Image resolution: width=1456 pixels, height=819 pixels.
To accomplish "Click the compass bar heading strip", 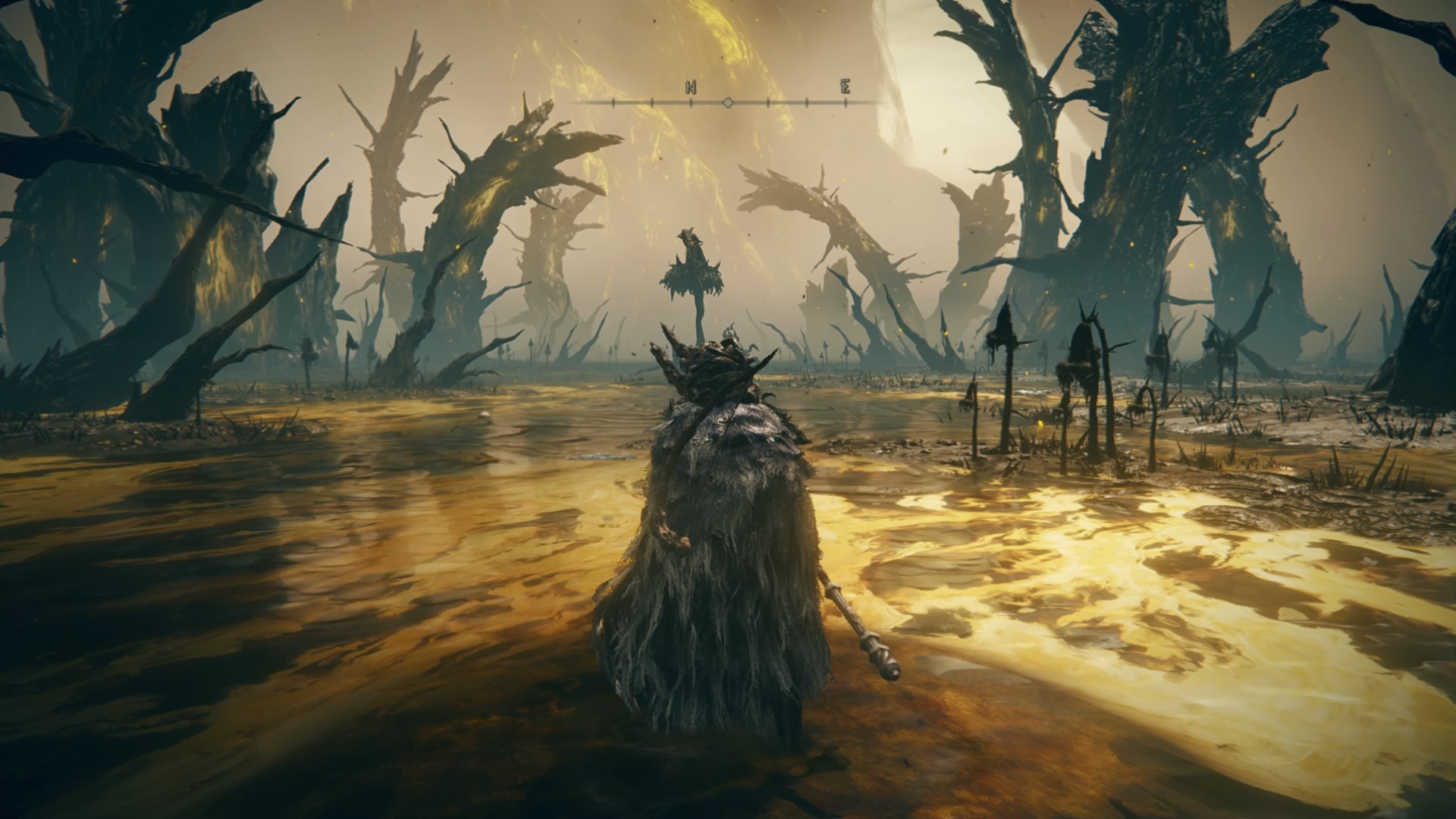I will pos(728,102).
